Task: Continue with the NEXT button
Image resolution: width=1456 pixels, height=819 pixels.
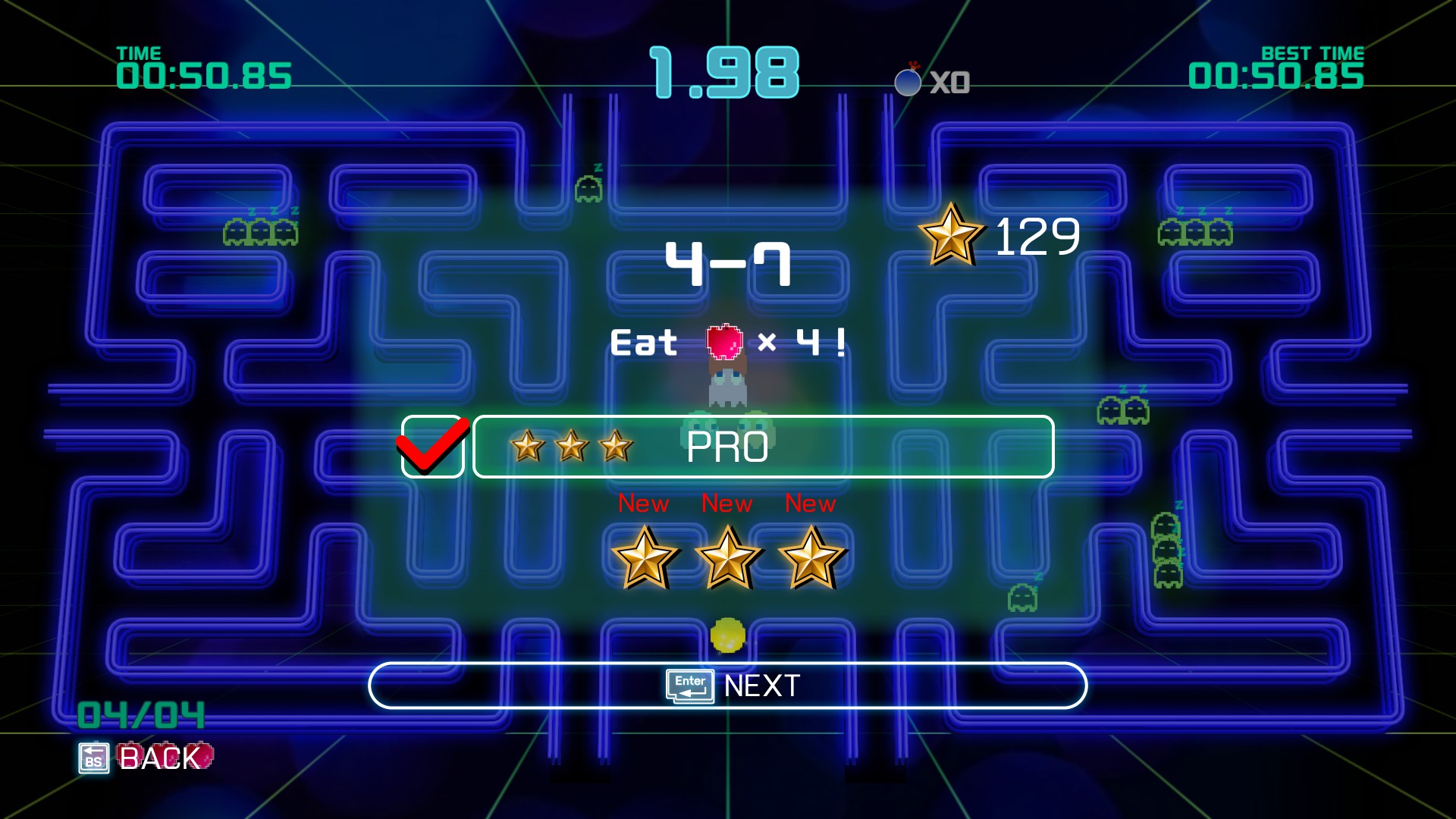Action: pyautogui.click(x=728, y=686)
